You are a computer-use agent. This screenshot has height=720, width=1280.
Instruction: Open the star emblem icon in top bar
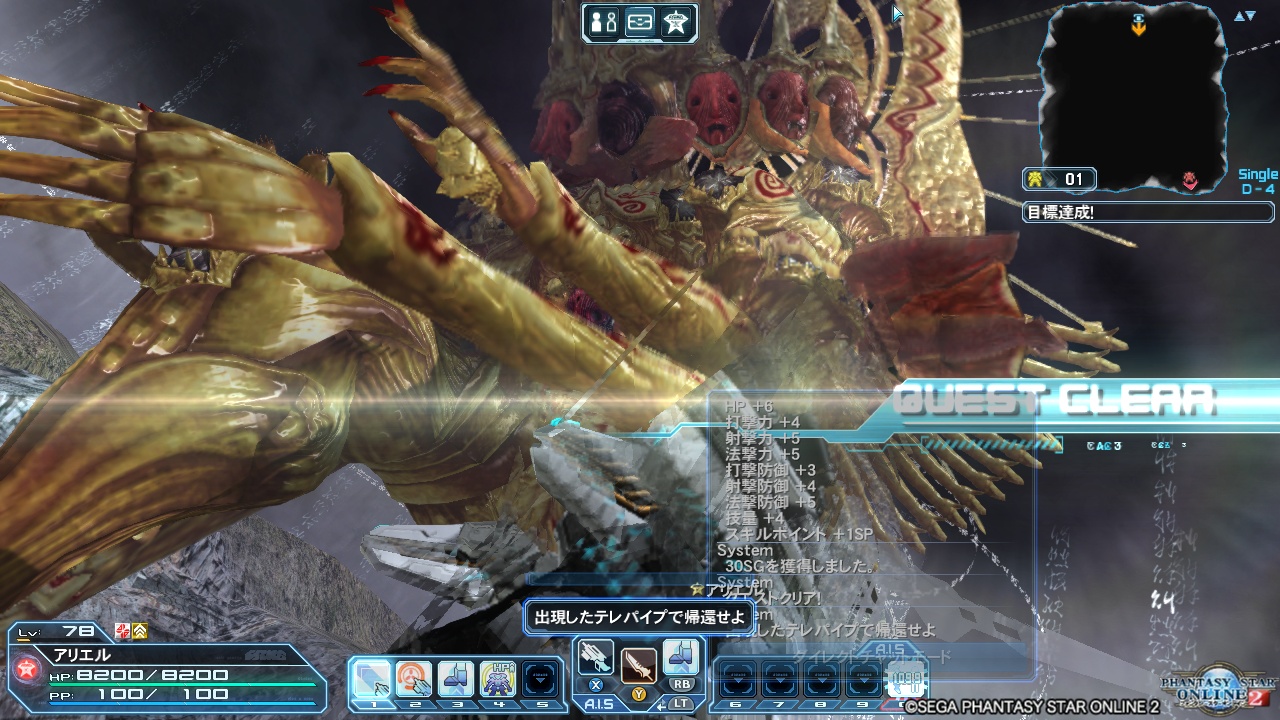(x=677, y=23)
